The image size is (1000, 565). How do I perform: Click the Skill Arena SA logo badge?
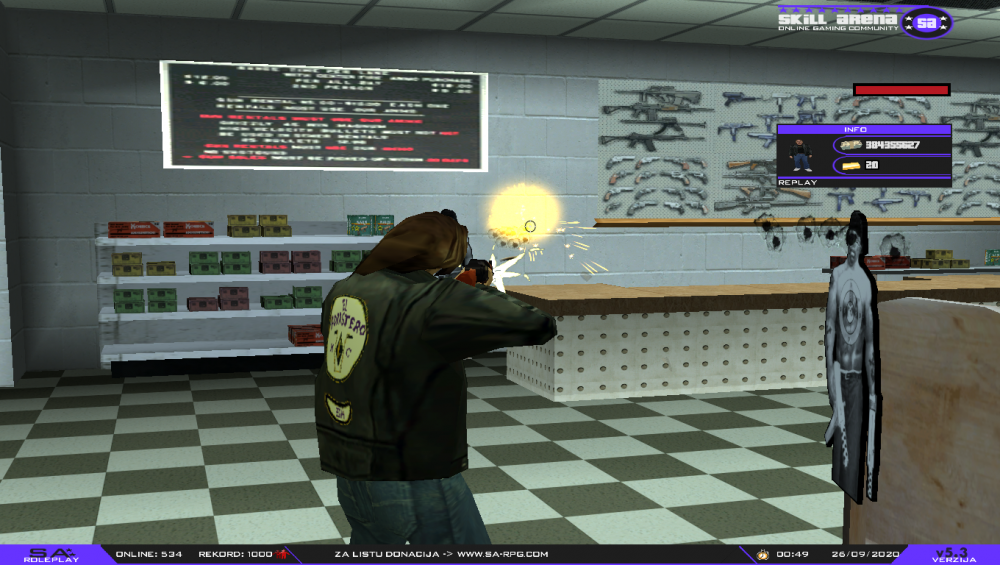point(927,20)
